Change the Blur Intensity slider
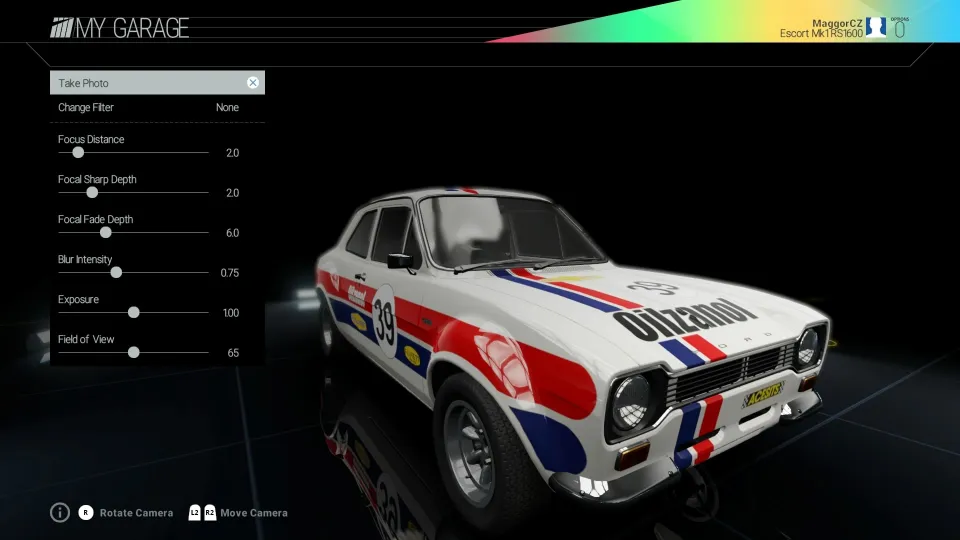This screenshot has width=960, height=540. coord(116,272)
